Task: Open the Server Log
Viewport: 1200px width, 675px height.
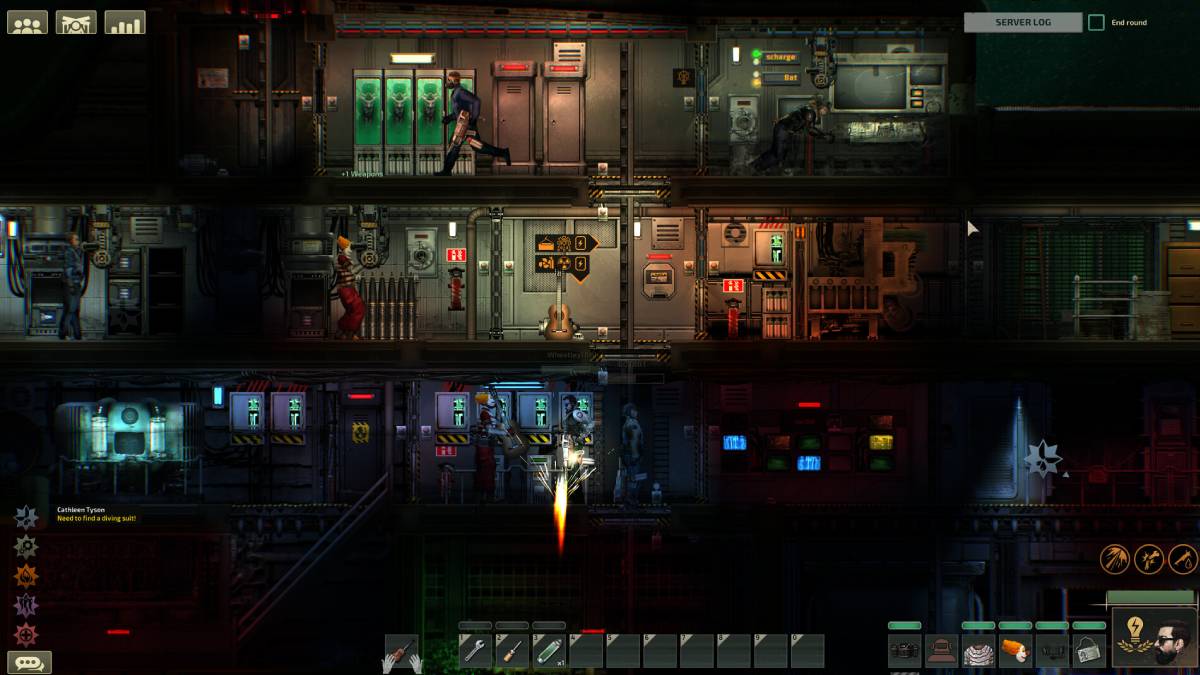Action: pos(1022,22)
